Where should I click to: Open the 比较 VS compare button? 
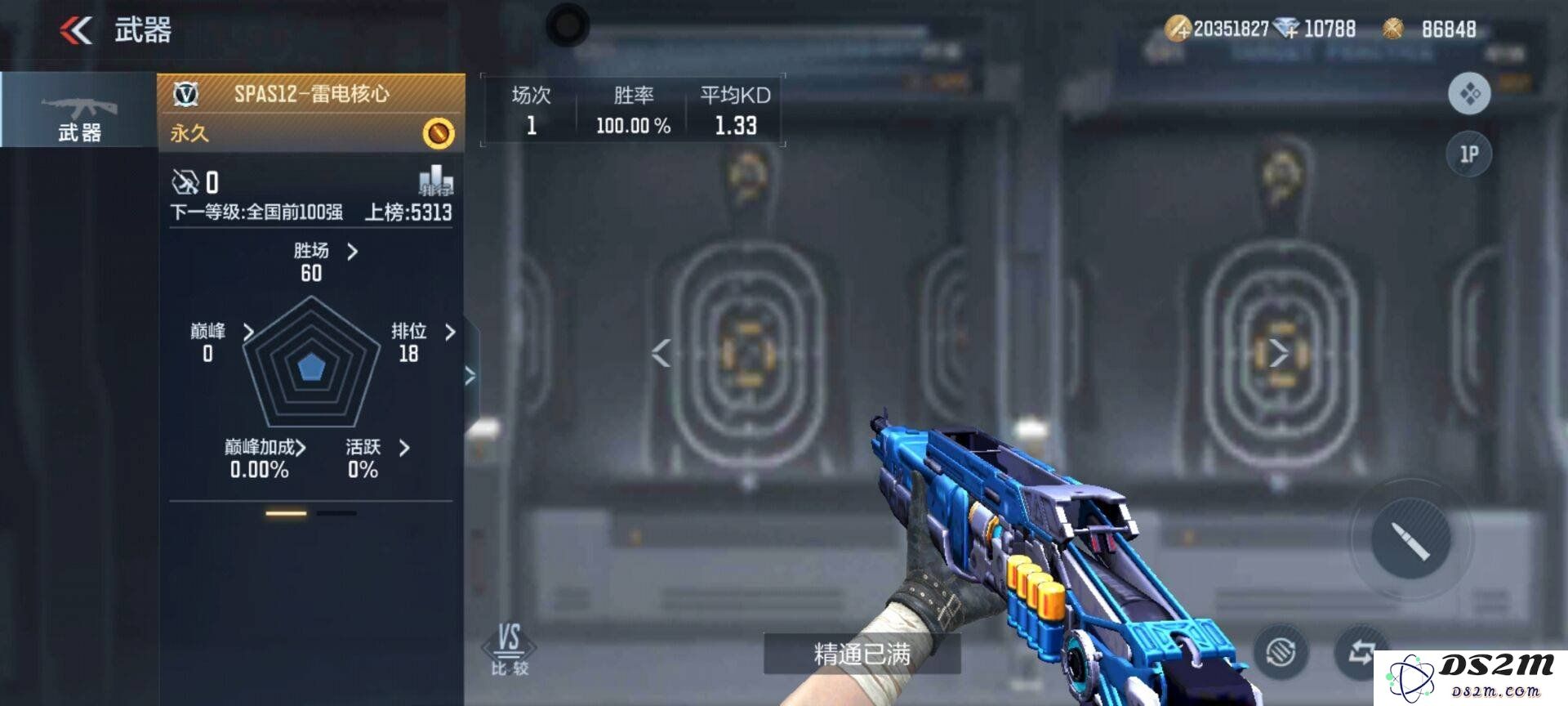tap(510, 650)
